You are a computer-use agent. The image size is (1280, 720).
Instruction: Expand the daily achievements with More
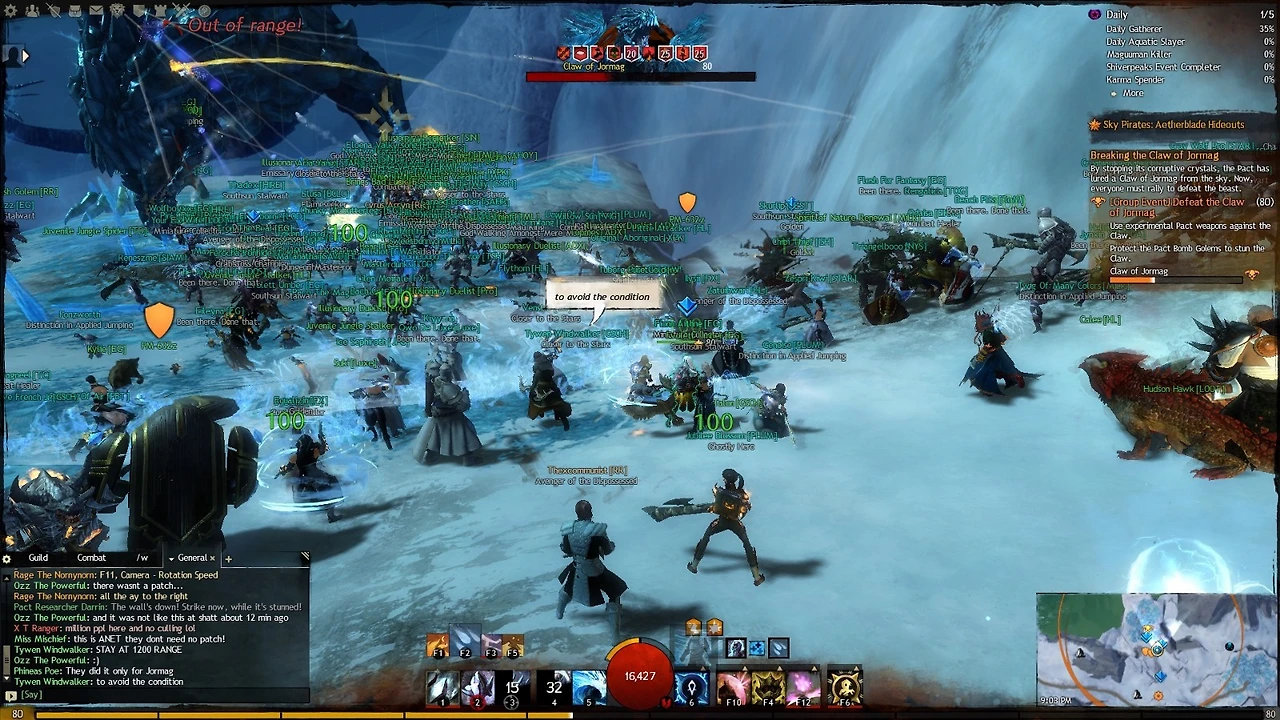(x=1132, y=94)
